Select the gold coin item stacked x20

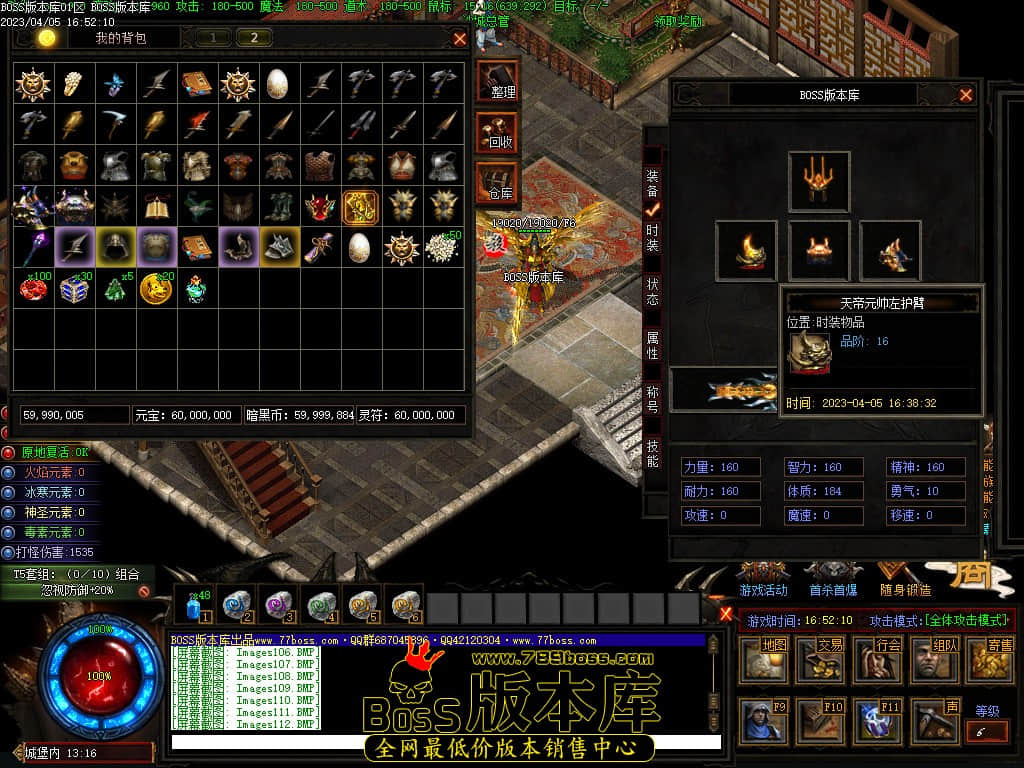[x=156, y=288]
